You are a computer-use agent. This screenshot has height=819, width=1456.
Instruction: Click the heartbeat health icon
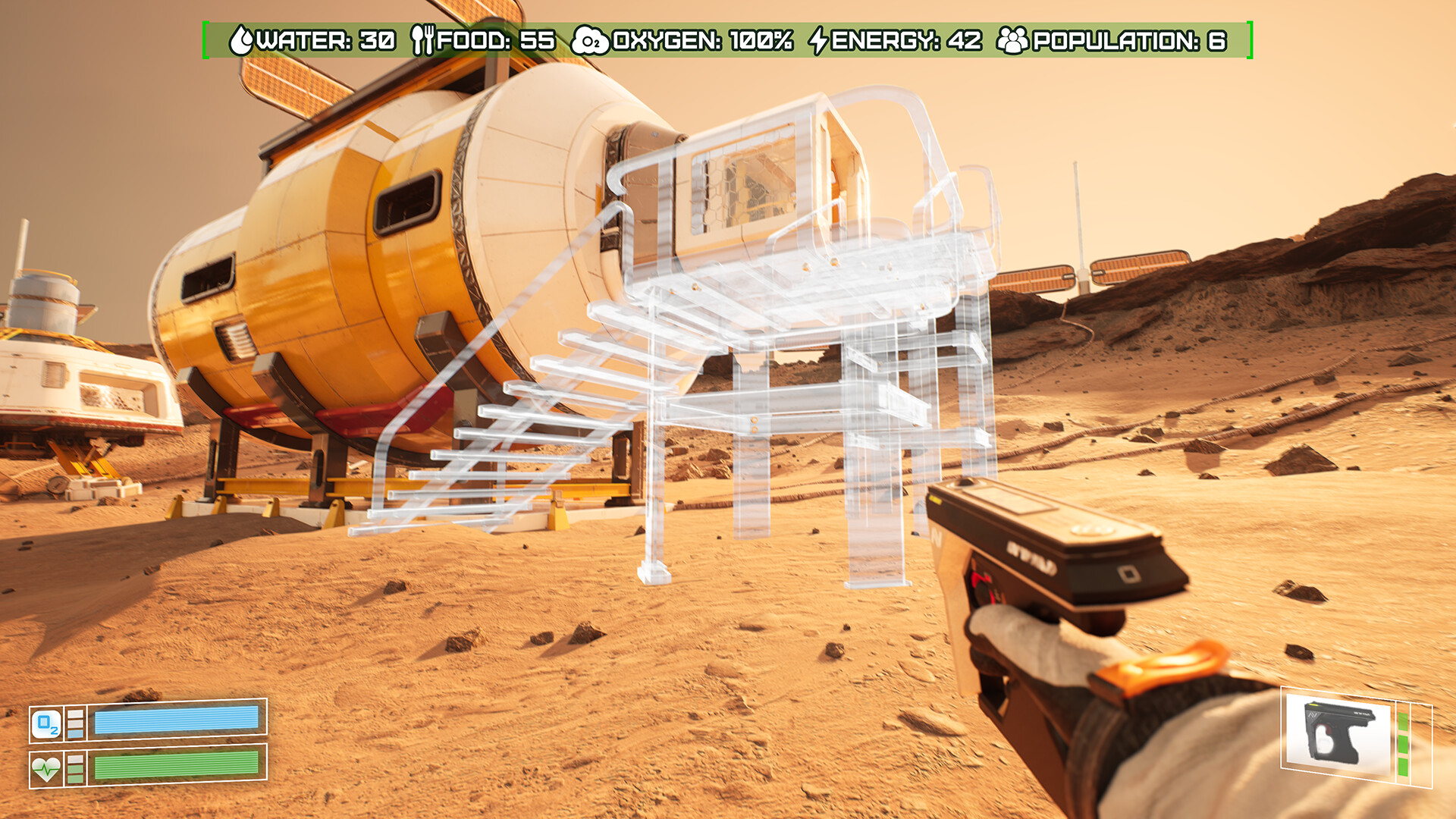tap(47, 770)
